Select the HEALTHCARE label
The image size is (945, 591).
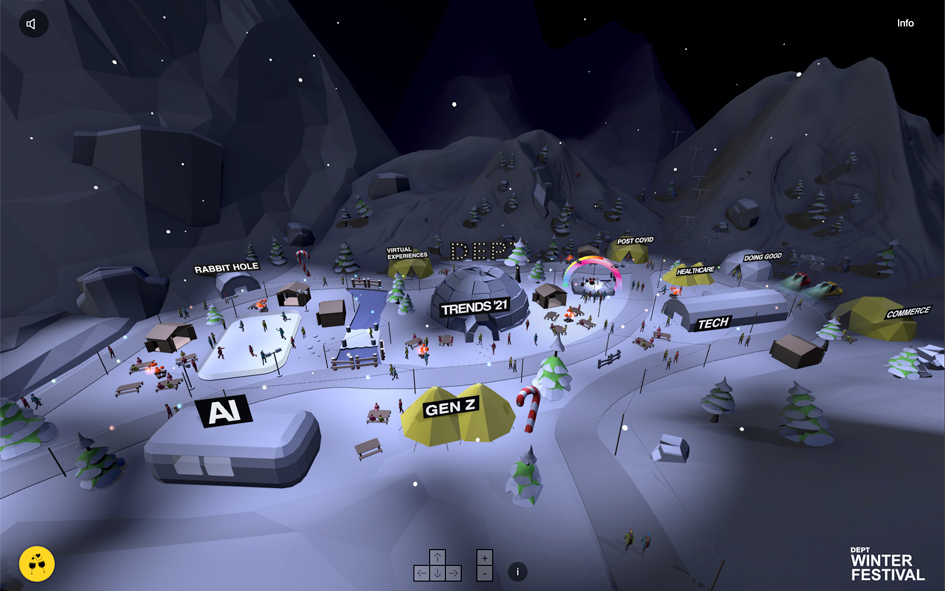[x=695, y=270]
